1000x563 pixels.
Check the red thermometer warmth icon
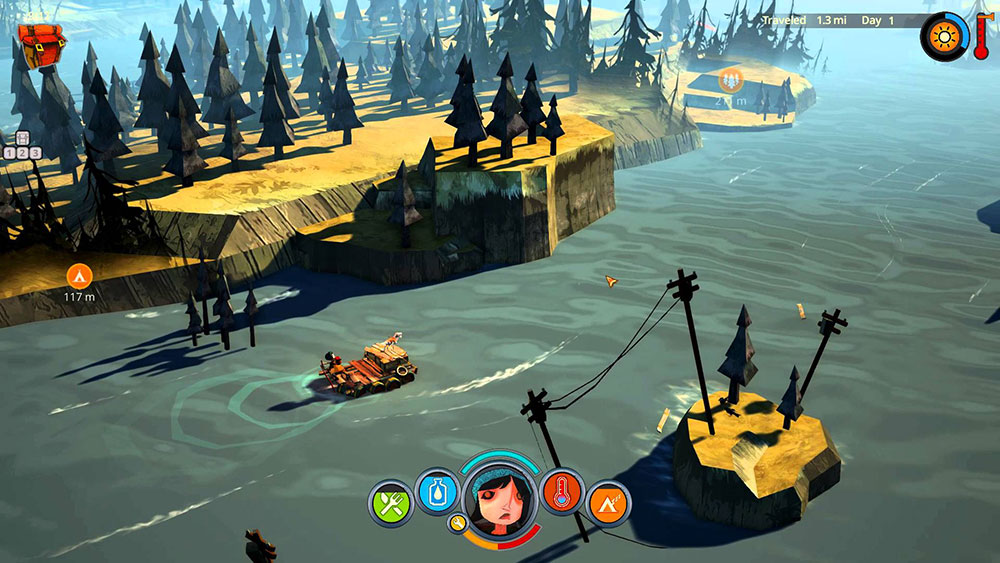pyautogui.click(x=562, y=492)
